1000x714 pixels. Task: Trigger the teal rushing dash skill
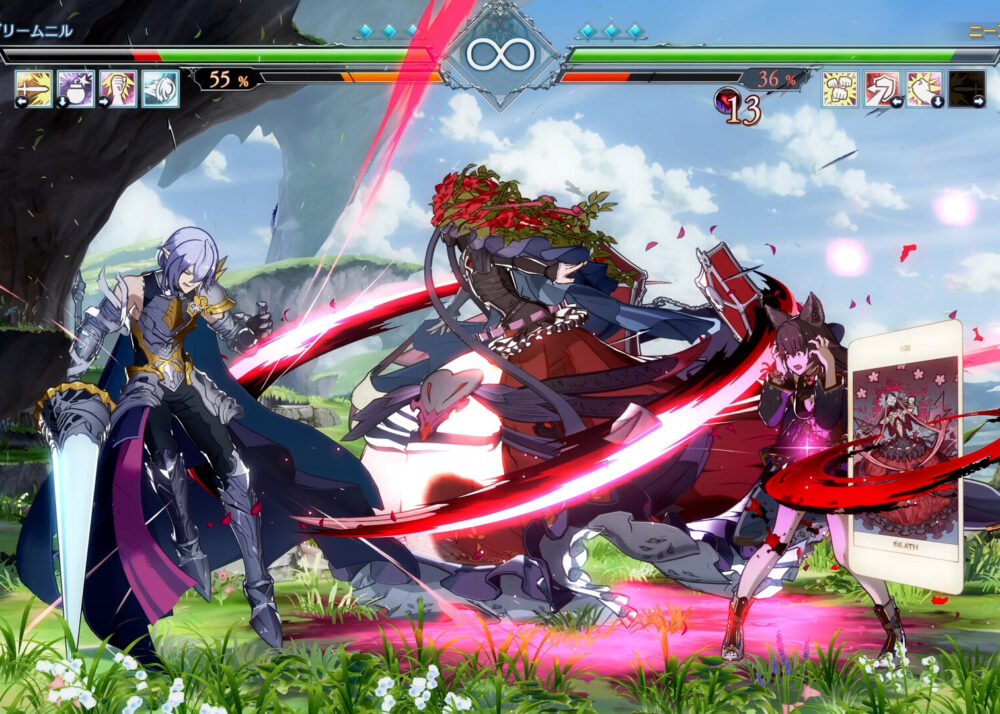coord(160,88)
